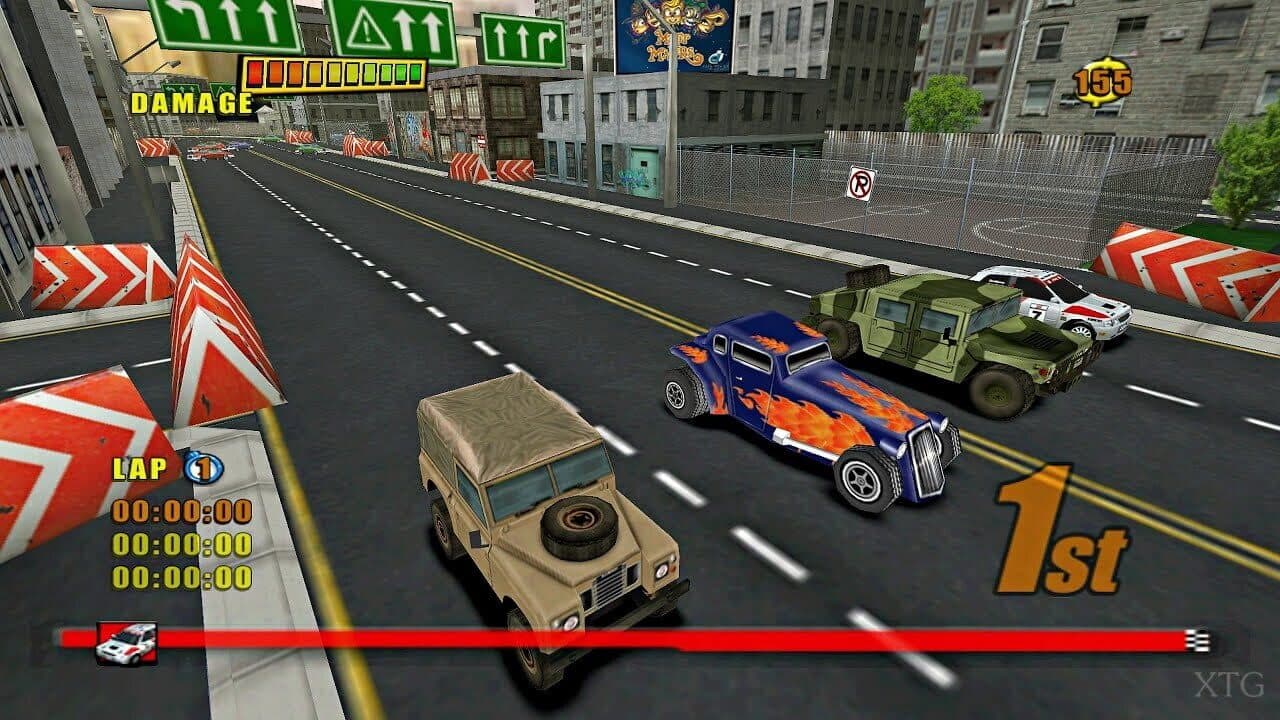Click the DAMAGE label indicator
This screenshot has height=720, width=1280.
(188, 100)
